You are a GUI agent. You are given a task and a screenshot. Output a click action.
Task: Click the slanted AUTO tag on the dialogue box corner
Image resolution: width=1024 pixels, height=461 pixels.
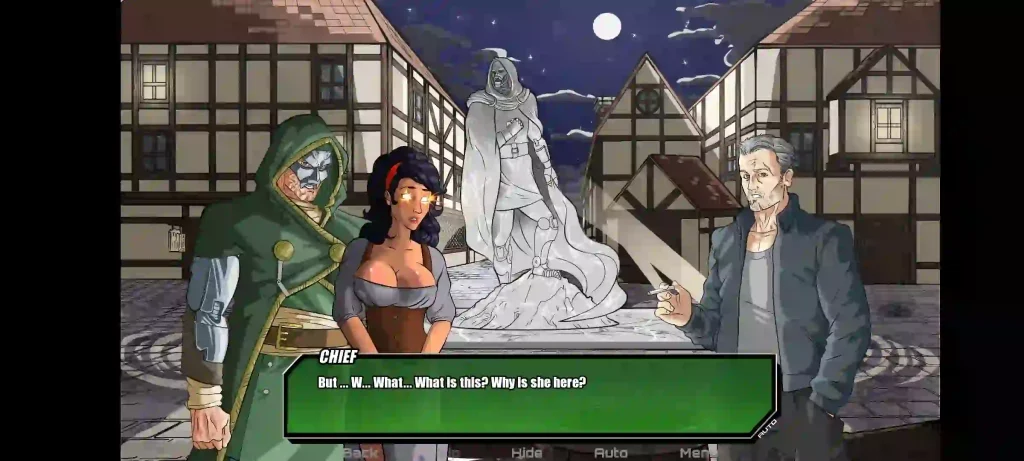(767, 427)
